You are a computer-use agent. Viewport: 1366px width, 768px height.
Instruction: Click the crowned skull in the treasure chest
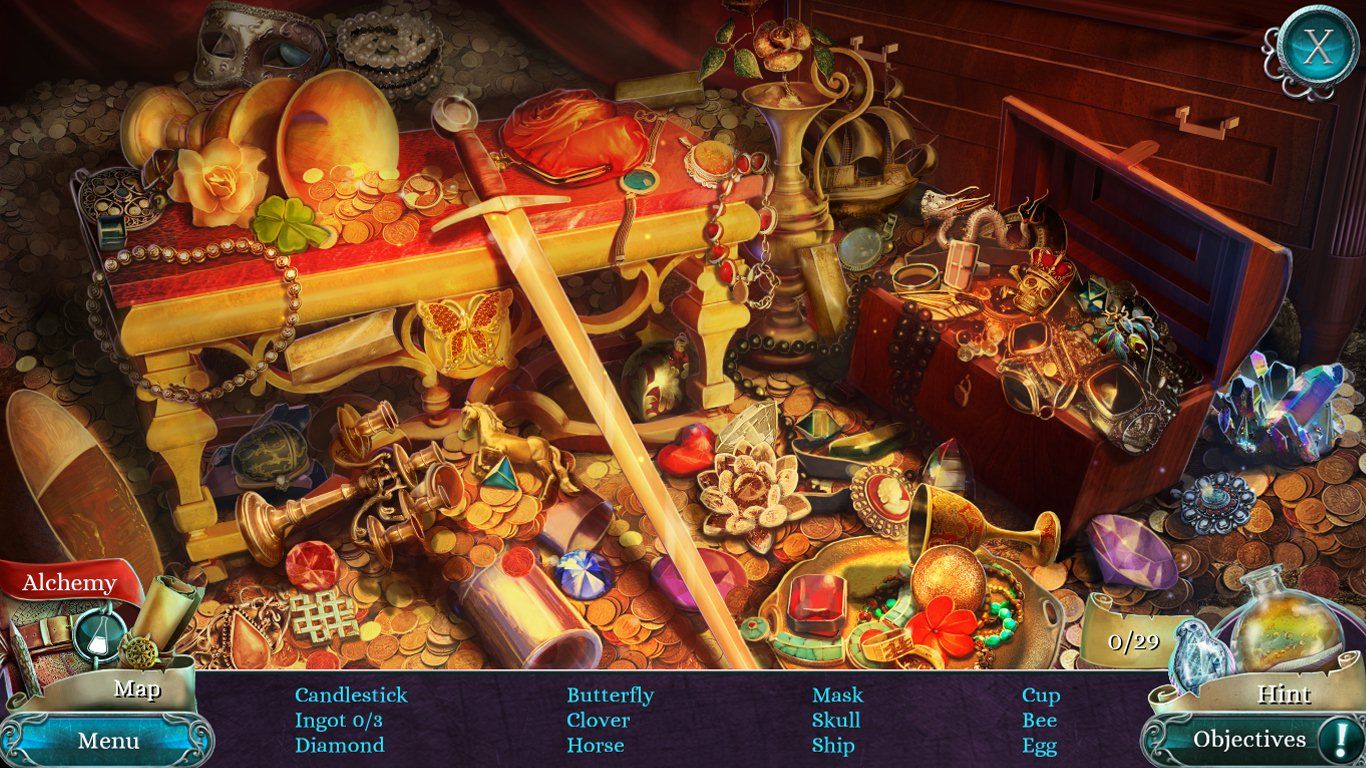1040,290
